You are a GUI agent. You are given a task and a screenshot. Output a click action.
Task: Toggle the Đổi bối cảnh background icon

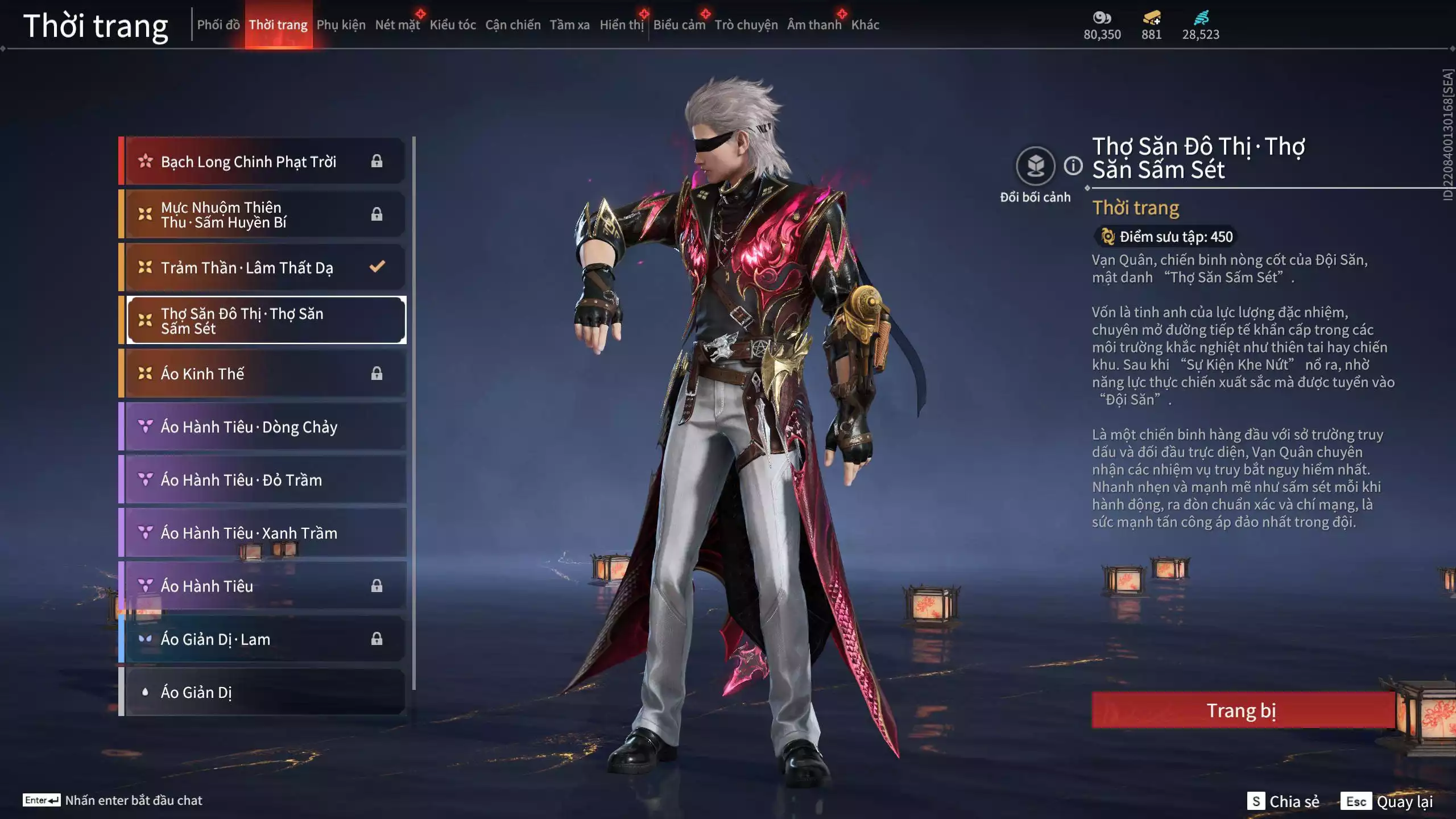1035,166
